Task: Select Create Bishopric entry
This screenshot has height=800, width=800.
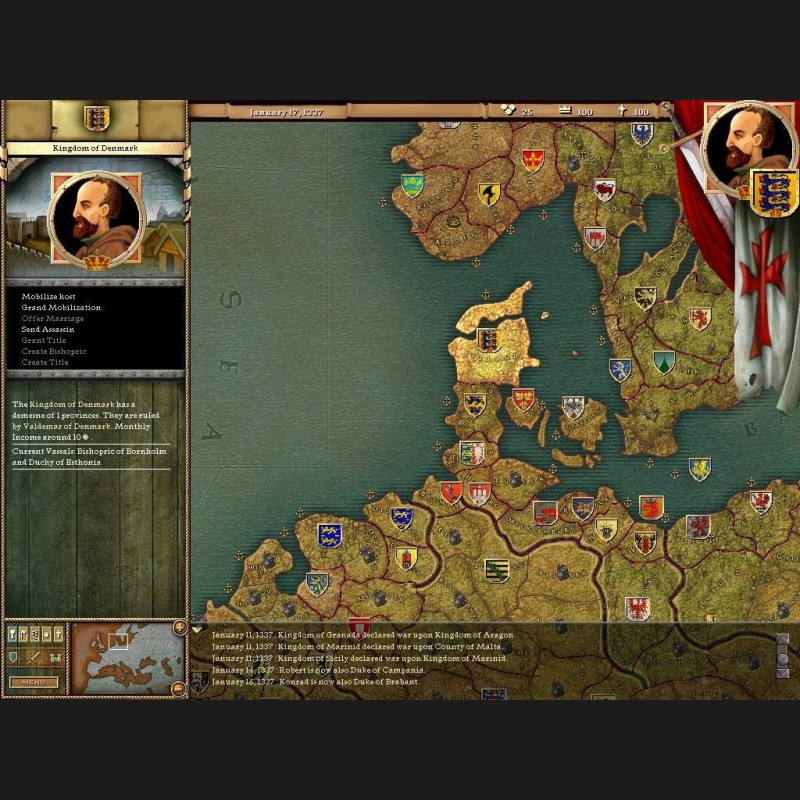Action: tap(54, 351)
